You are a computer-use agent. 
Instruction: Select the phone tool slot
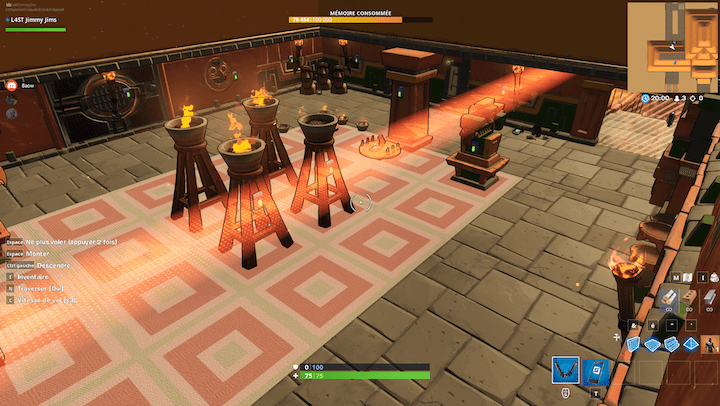point(596,372)
